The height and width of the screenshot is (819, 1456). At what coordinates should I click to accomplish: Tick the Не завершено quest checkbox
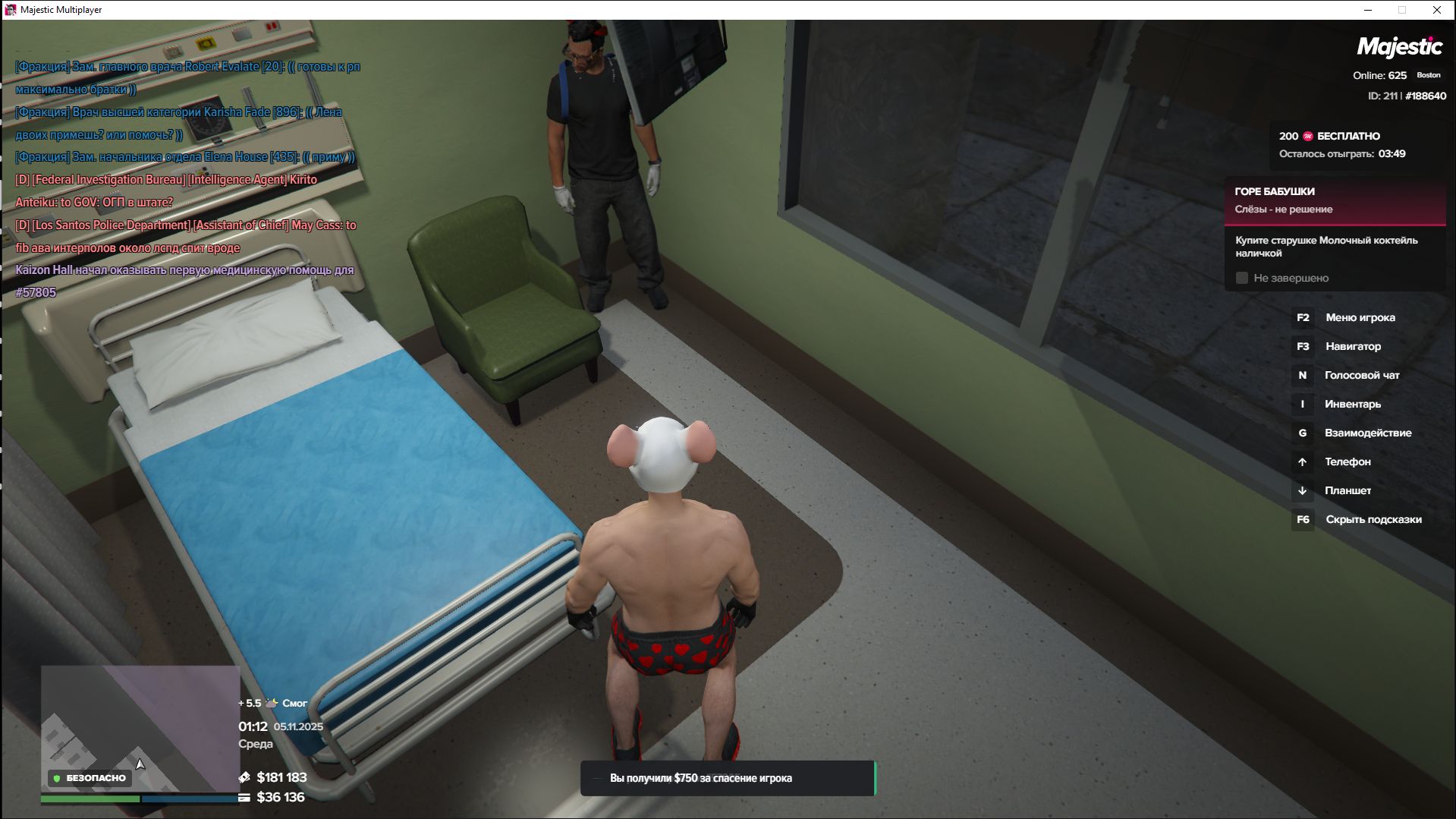(1242, 279)
